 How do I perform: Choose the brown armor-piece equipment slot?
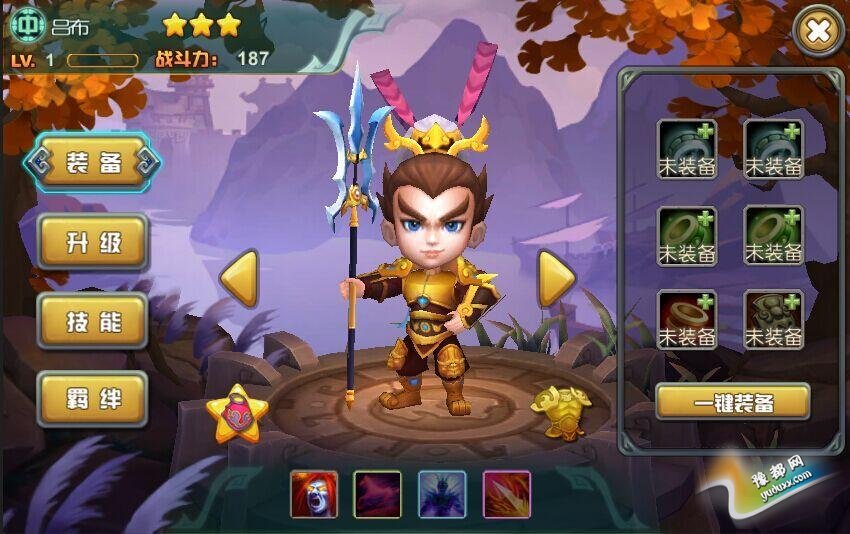coord(774,320)
